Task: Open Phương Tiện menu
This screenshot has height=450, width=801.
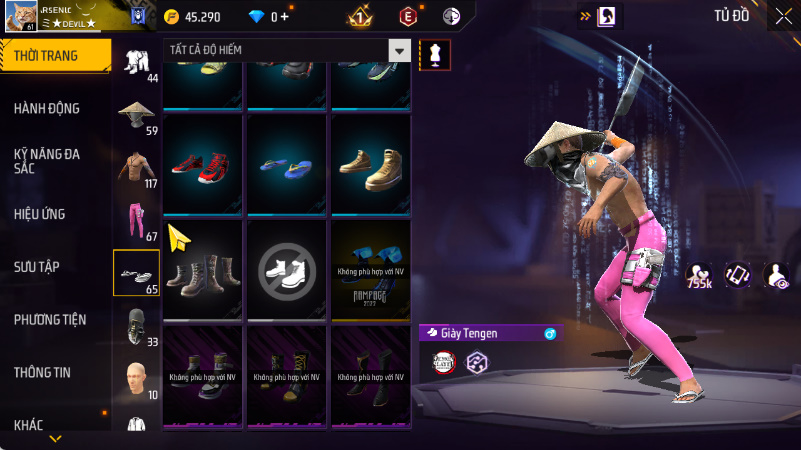Action: tap(50, 319)
